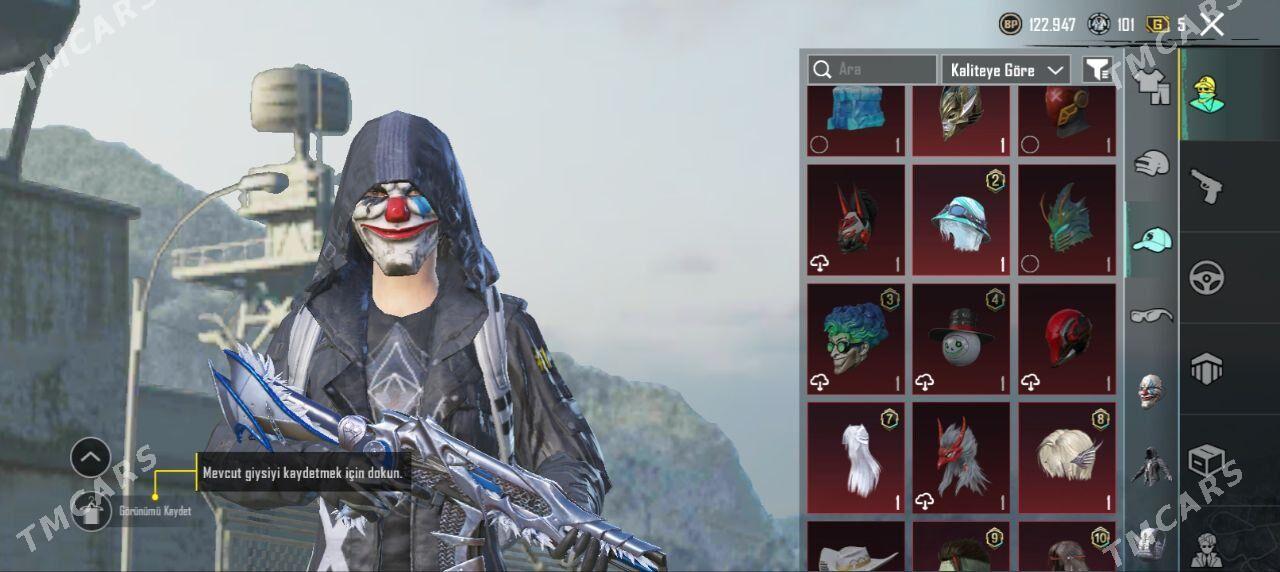Image resolution: width=1280 pixels, height=572 pixels.
Task: Open the supply crate box tab
Action: pos(1207,460)
